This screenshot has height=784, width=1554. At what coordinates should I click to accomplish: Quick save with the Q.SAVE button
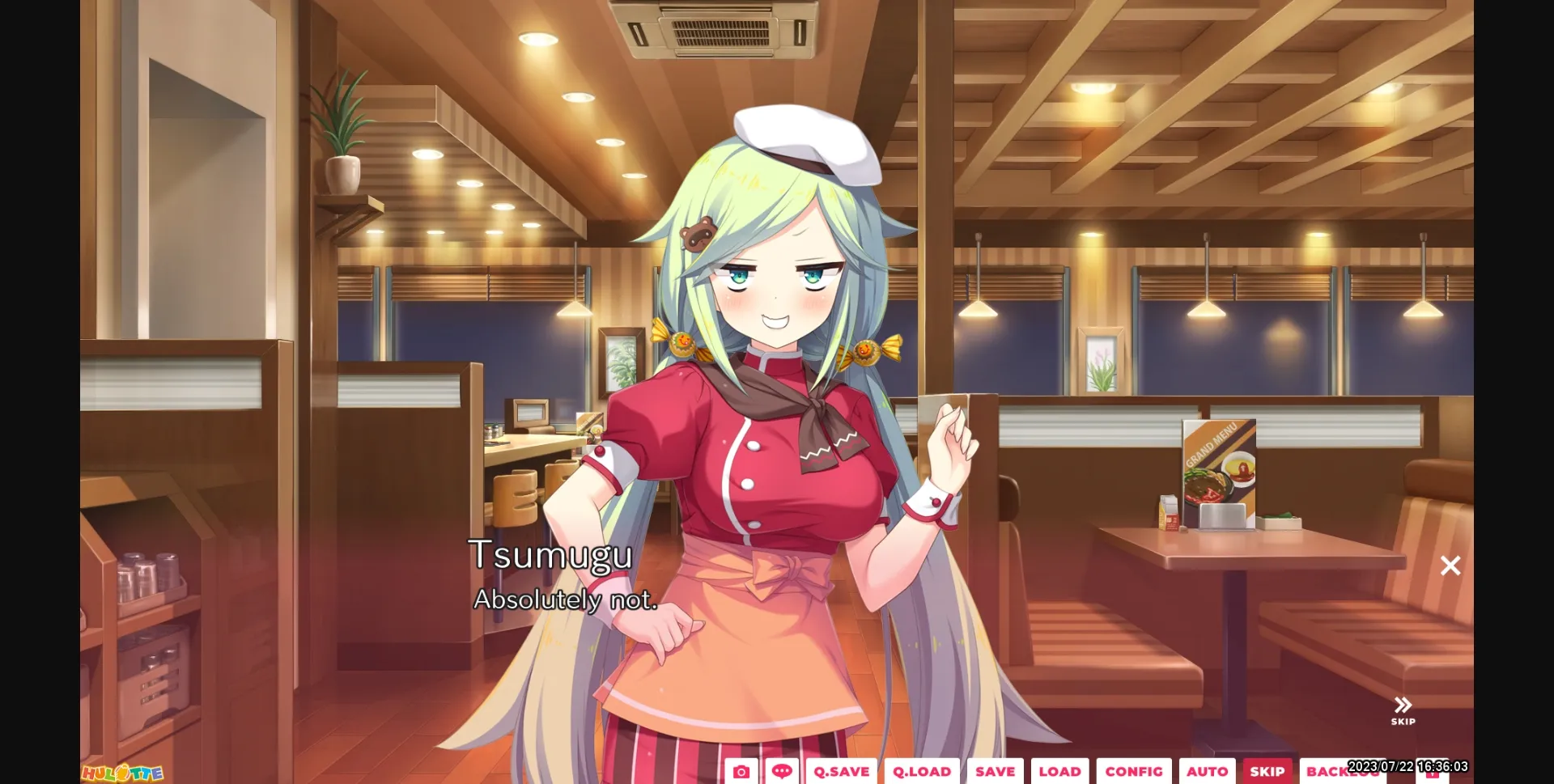coord(841,771)
